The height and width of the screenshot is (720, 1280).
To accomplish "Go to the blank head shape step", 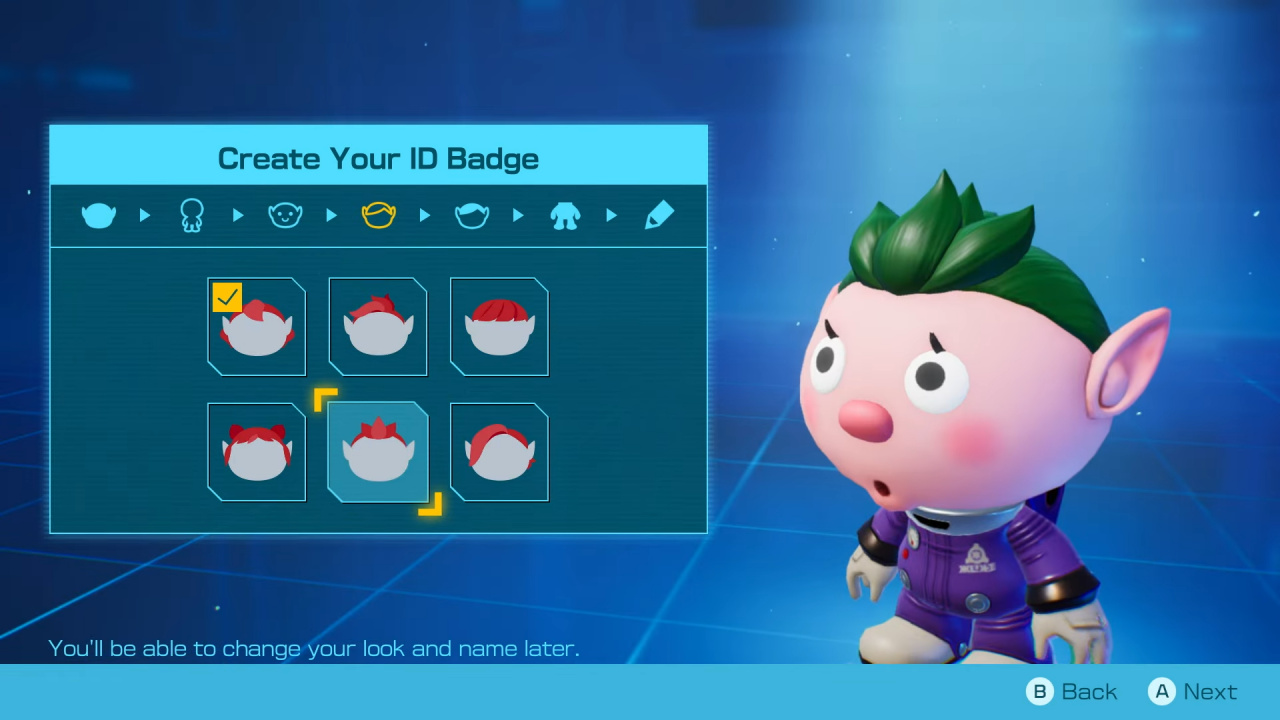I will [98, 215].
